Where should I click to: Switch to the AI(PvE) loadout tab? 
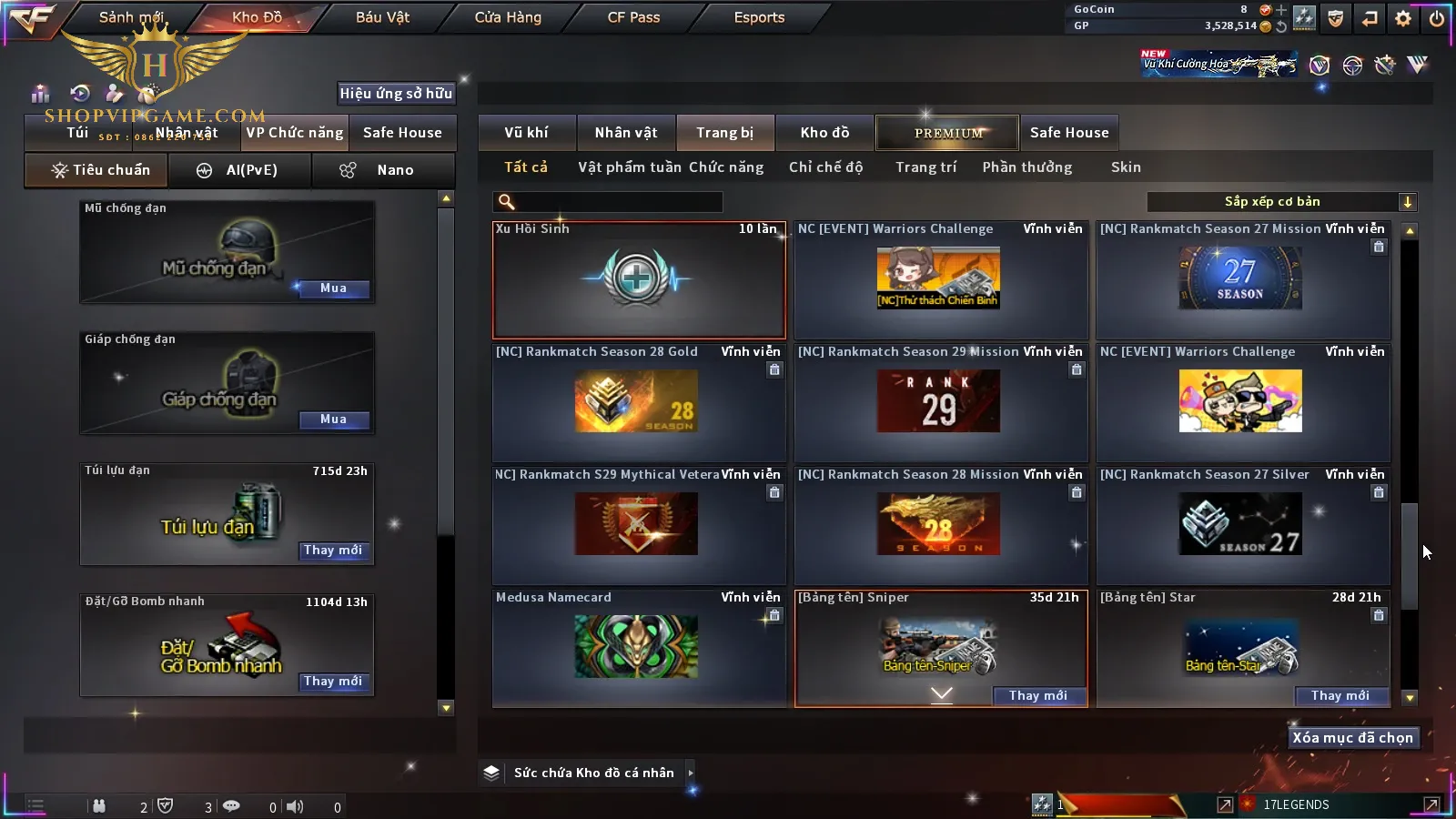click(x=240, y=170)
